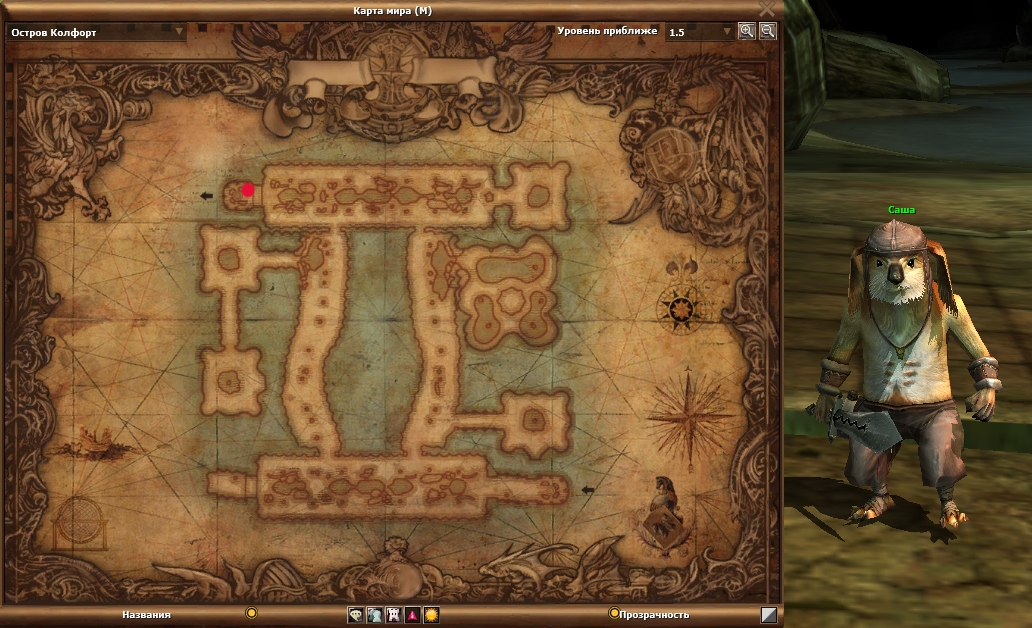Click the black arrow by the bottom corridor
The image size is (1032, 628).
click(x=587, y=490)
